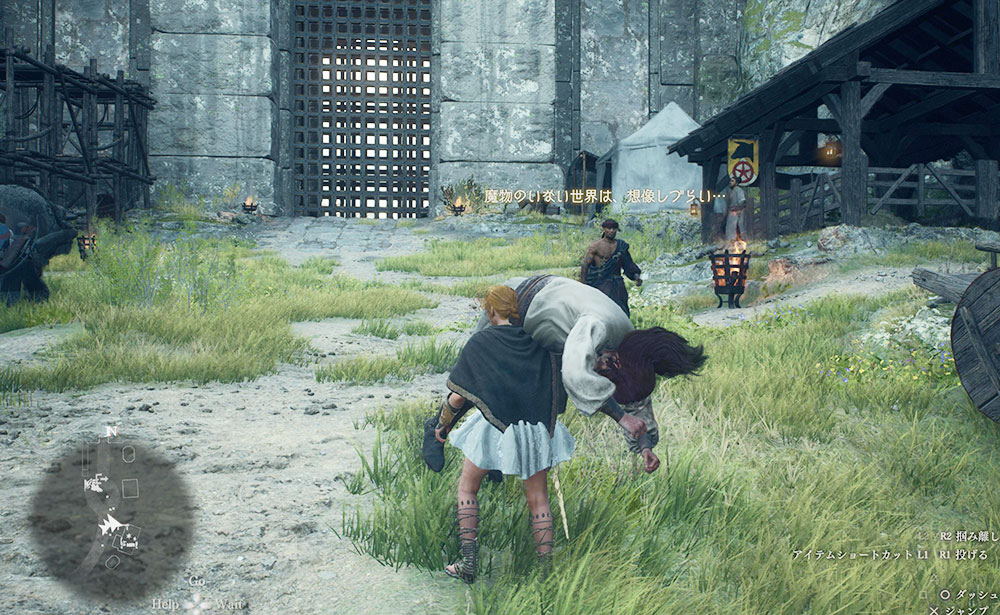Choose the "Help" pawn command

[167, 604]
